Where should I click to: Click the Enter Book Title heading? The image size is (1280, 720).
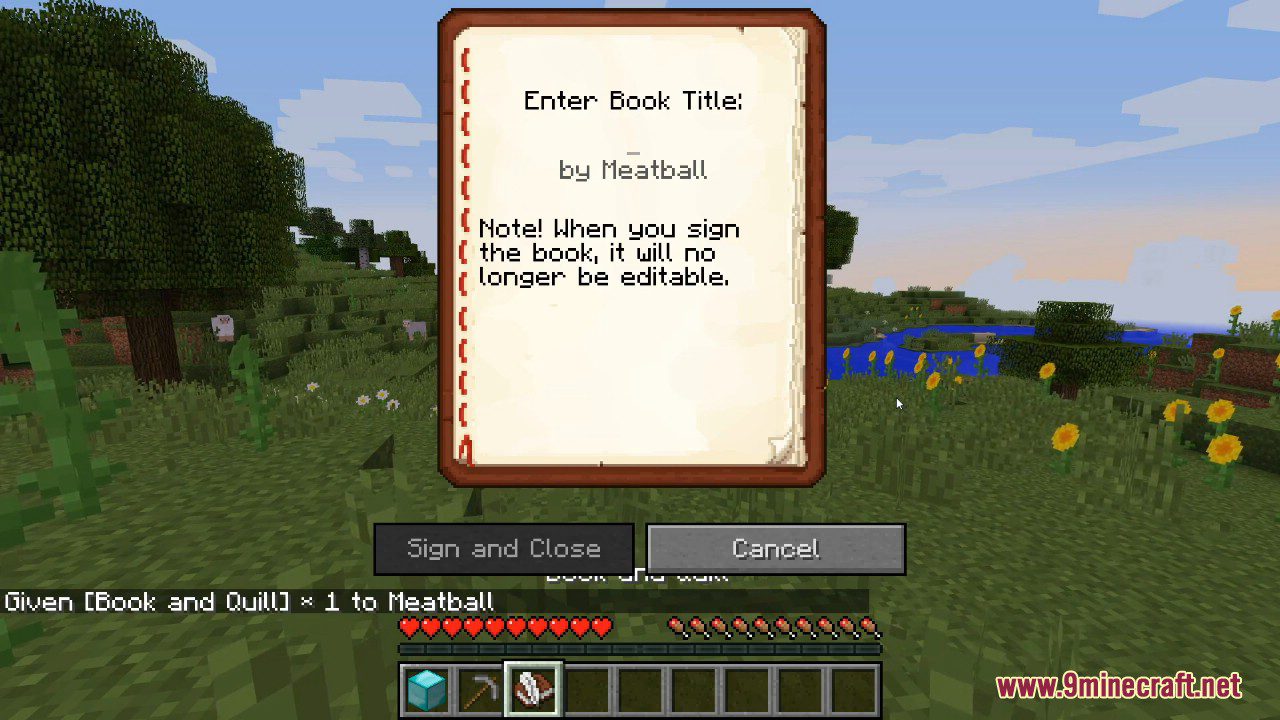tap(633, 100)
